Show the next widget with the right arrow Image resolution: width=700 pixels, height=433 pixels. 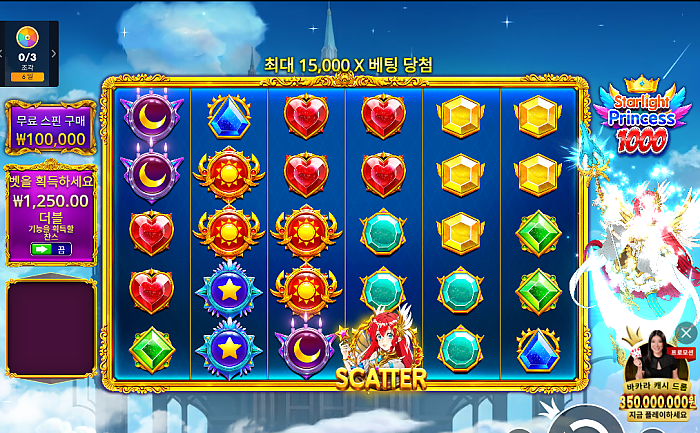[54, 52]
